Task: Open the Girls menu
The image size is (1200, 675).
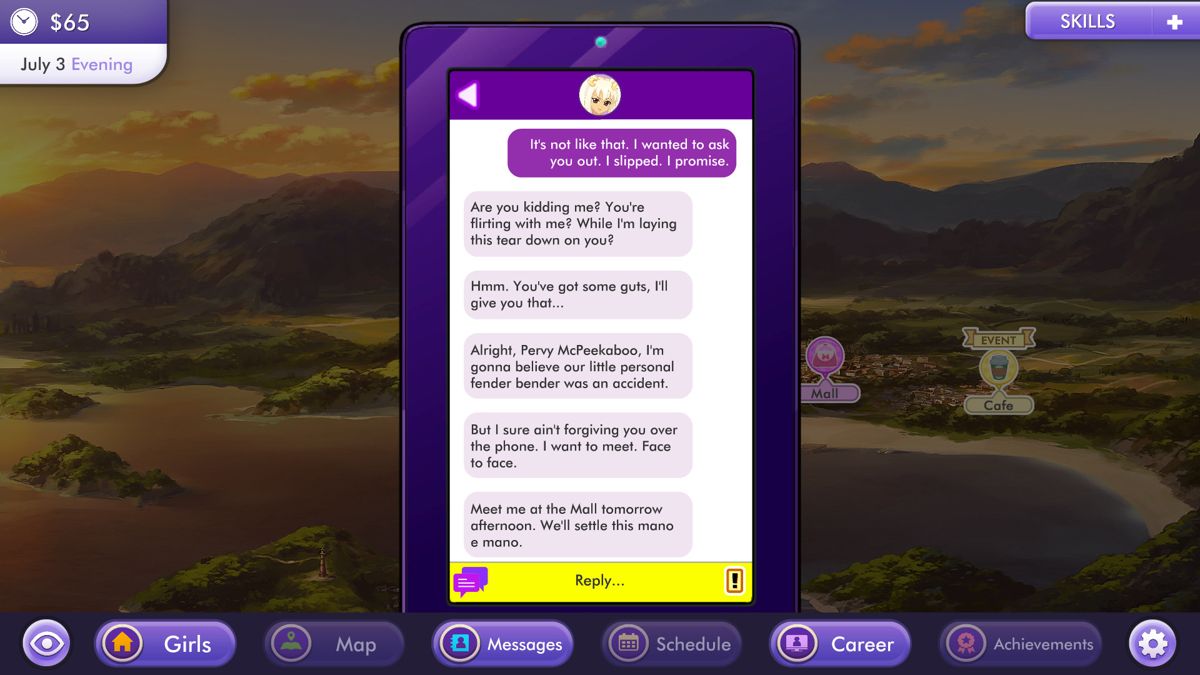Action: click(165, 644)
